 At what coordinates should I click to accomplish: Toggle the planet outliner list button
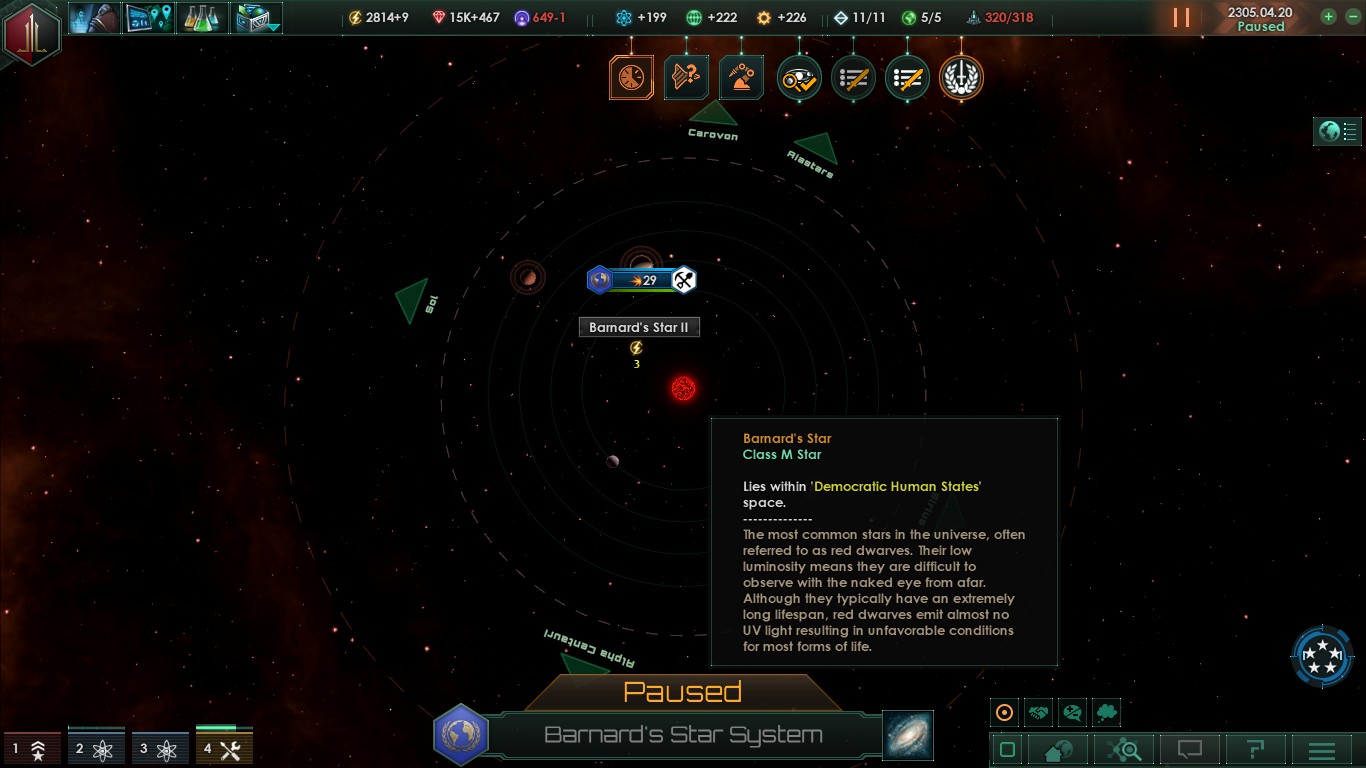tap(1337, 131)
